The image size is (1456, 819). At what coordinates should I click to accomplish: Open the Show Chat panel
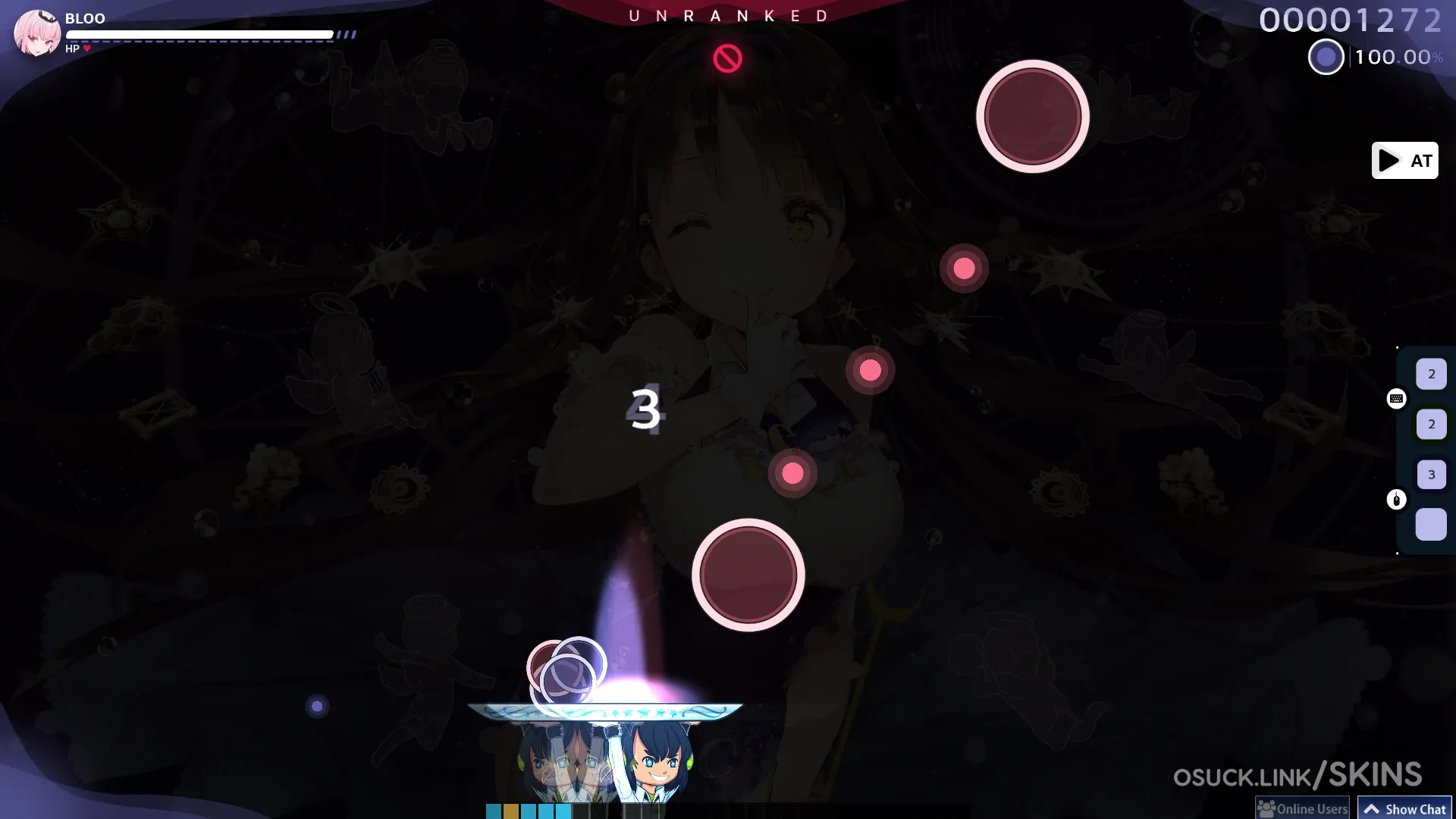tap(1404, 808)
